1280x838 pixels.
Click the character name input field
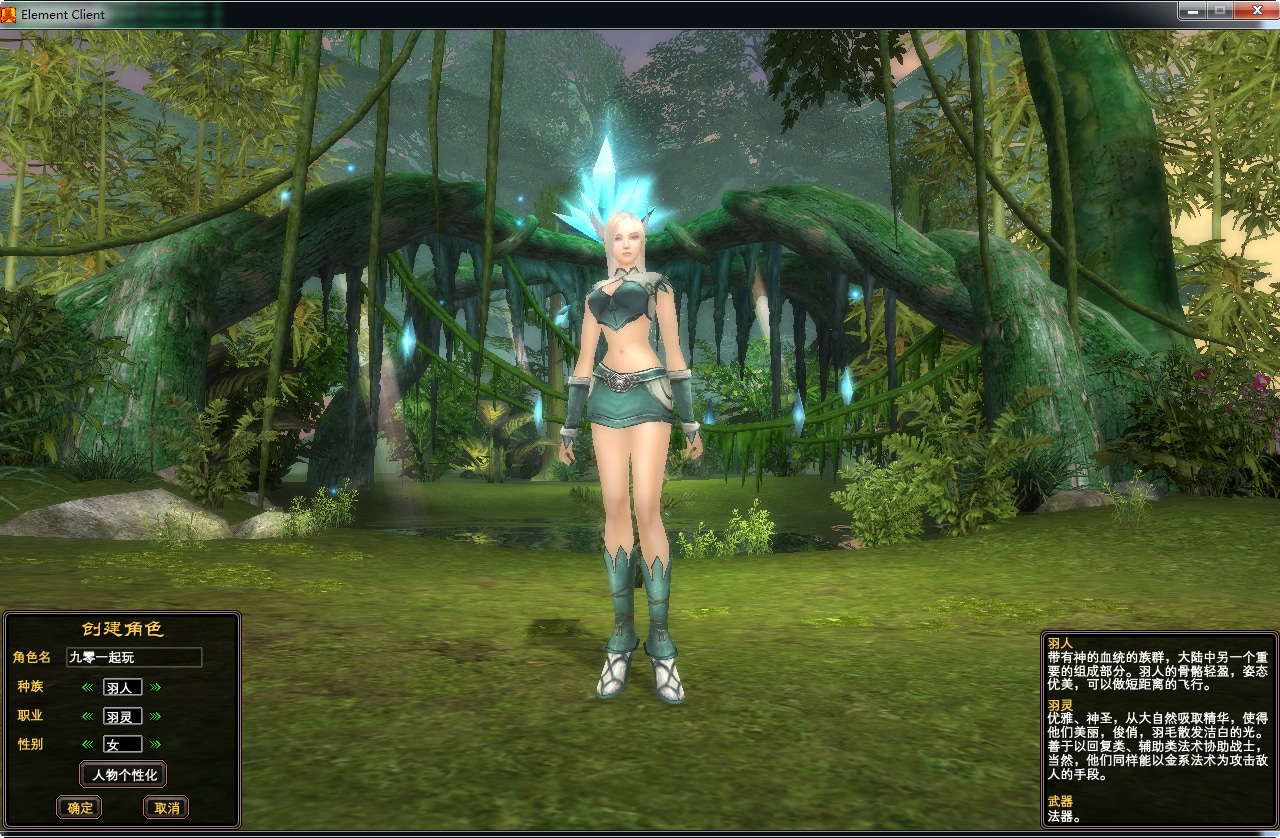click(134, 657)
